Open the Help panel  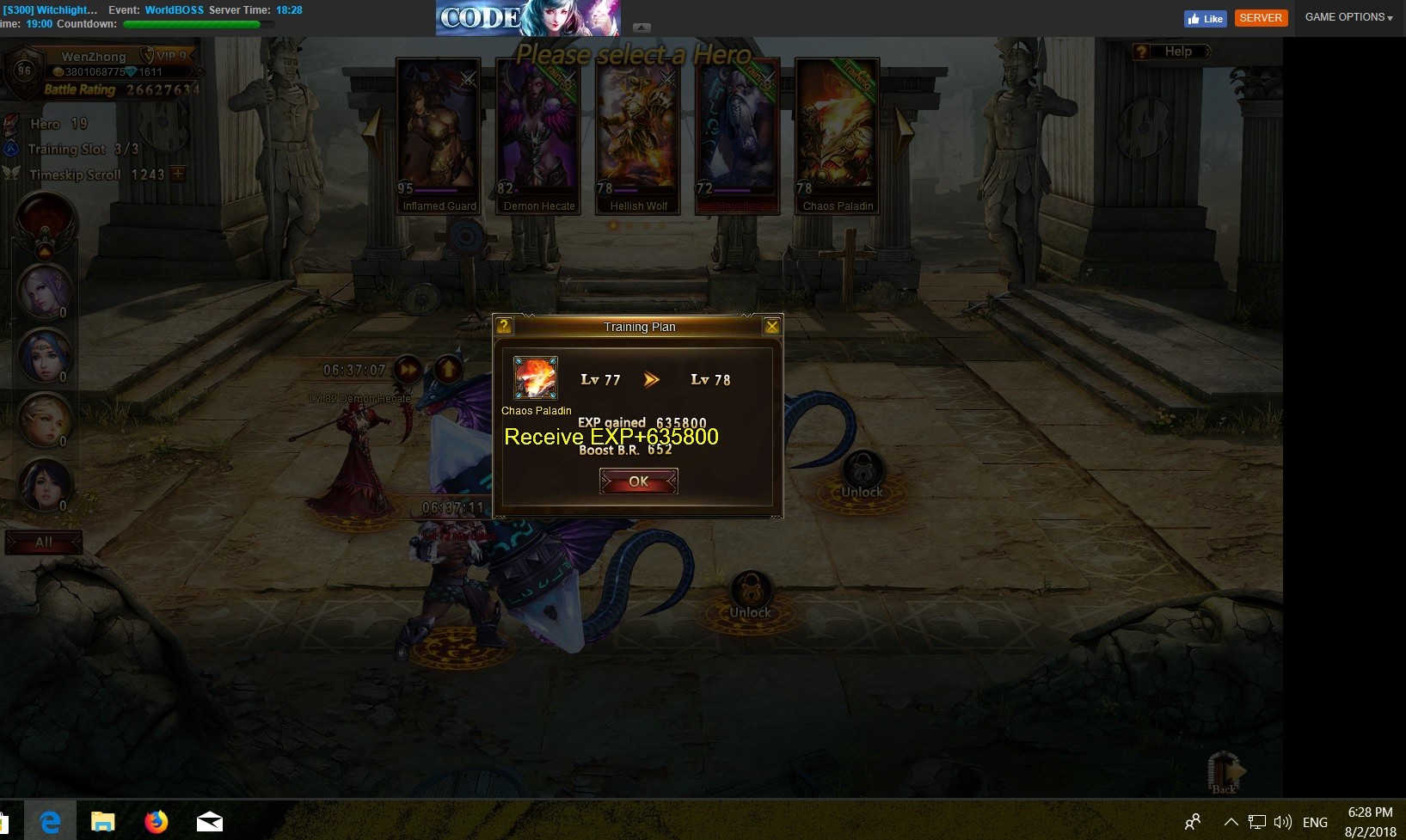tap(1170, 52)
